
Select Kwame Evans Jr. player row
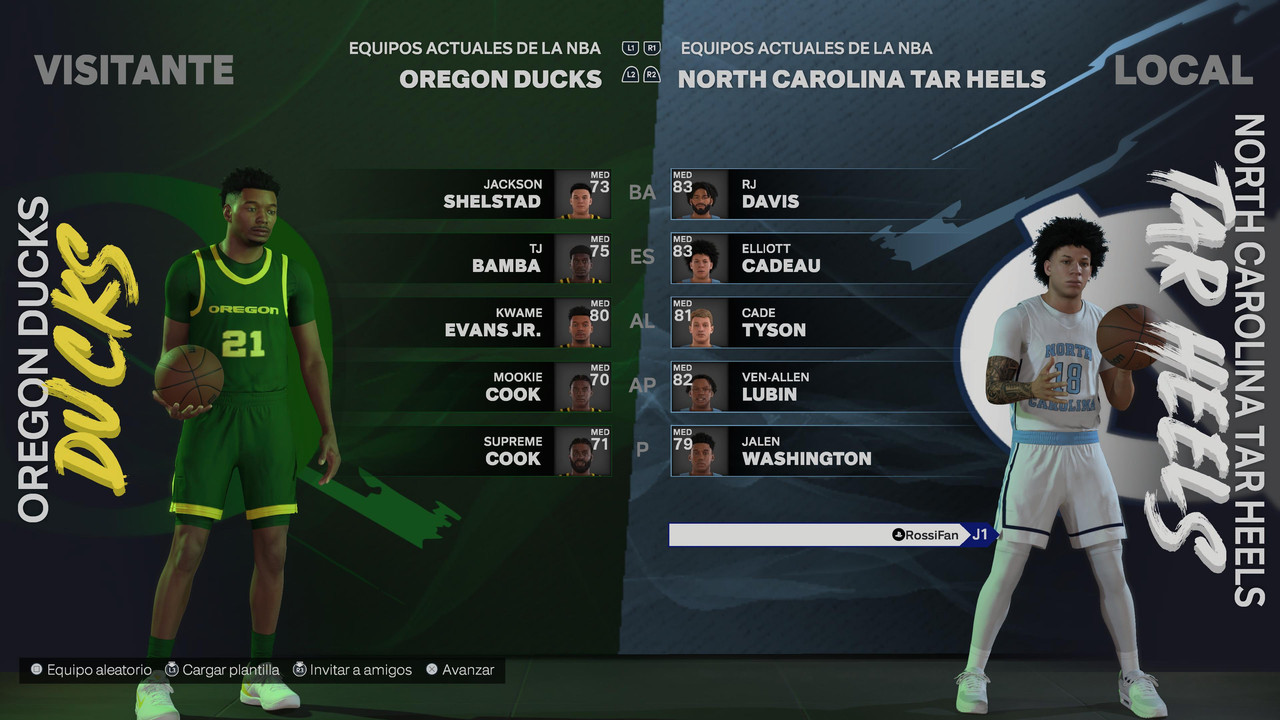(x=500, y=322)
